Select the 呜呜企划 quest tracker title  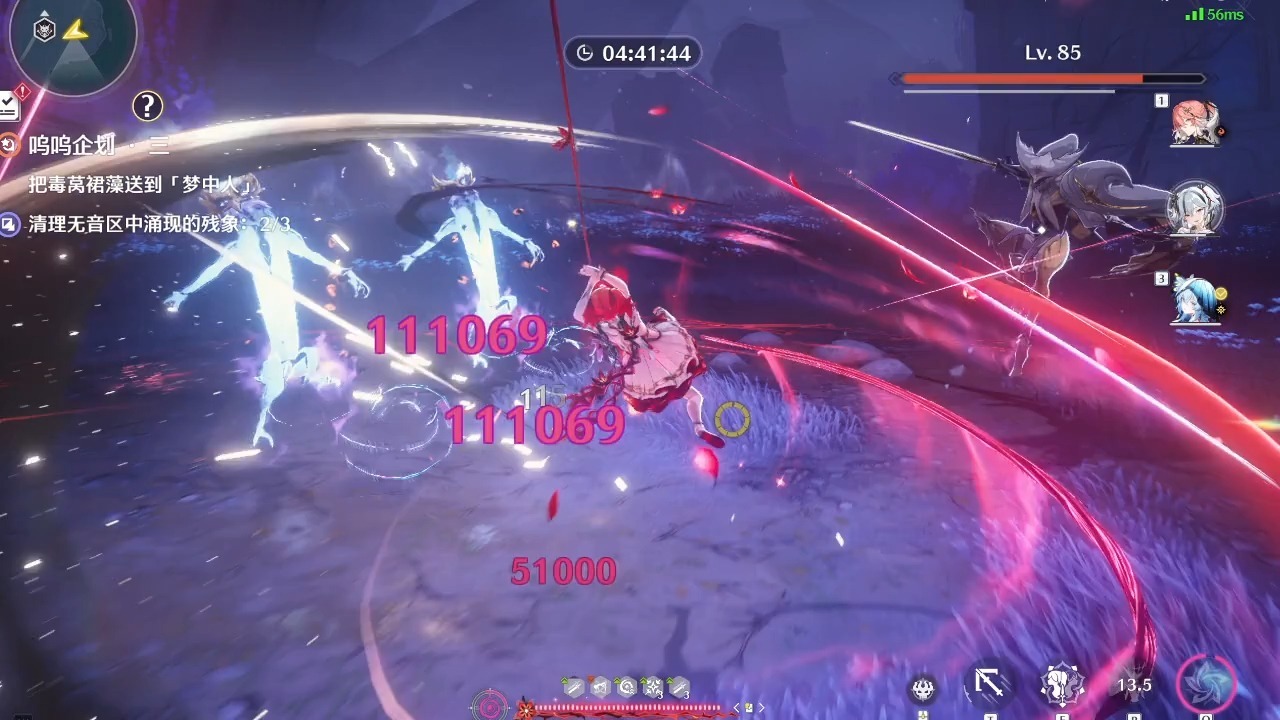[70, 146]
